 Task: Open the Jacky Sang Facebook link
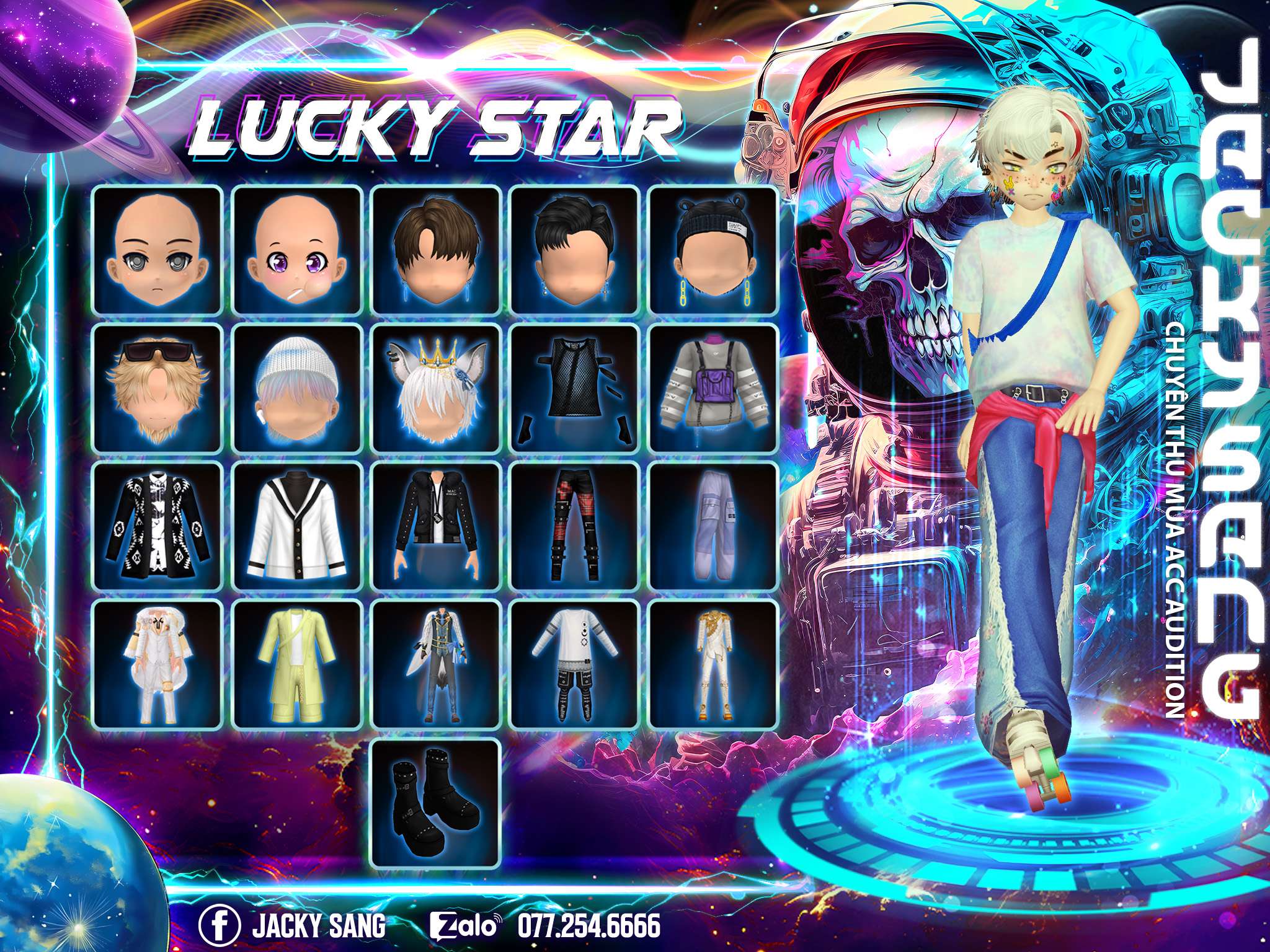tap(292, 926)
